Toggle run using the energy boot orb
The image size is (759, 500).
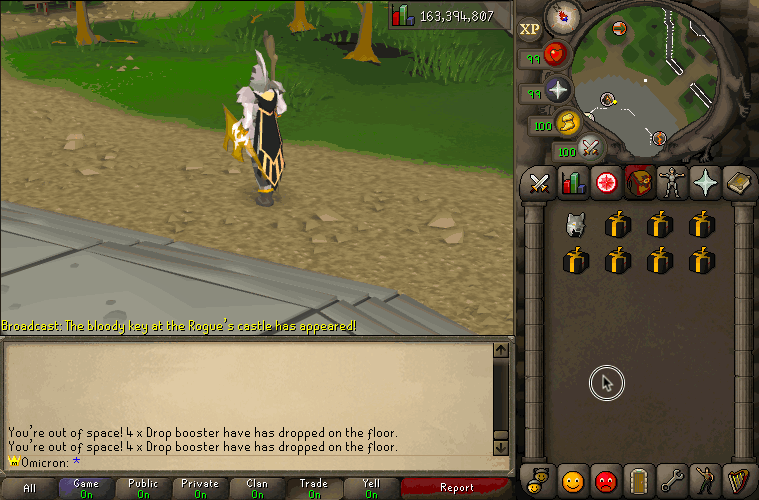568,123
